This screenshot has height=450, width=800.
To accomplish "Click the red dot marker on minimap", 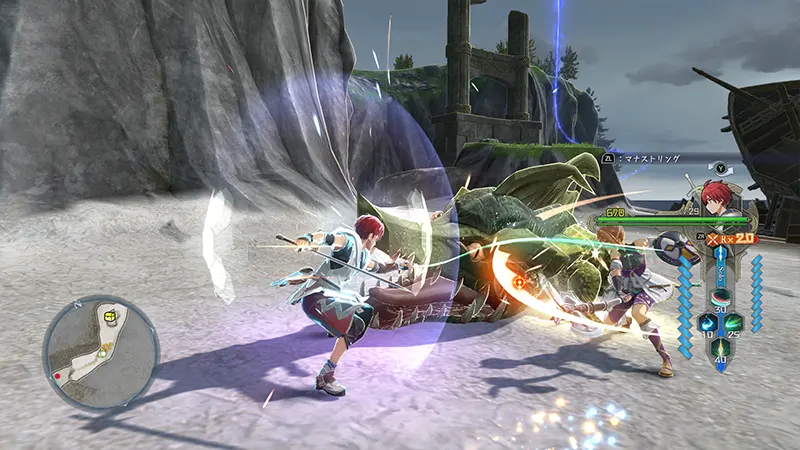I will 57,376.
